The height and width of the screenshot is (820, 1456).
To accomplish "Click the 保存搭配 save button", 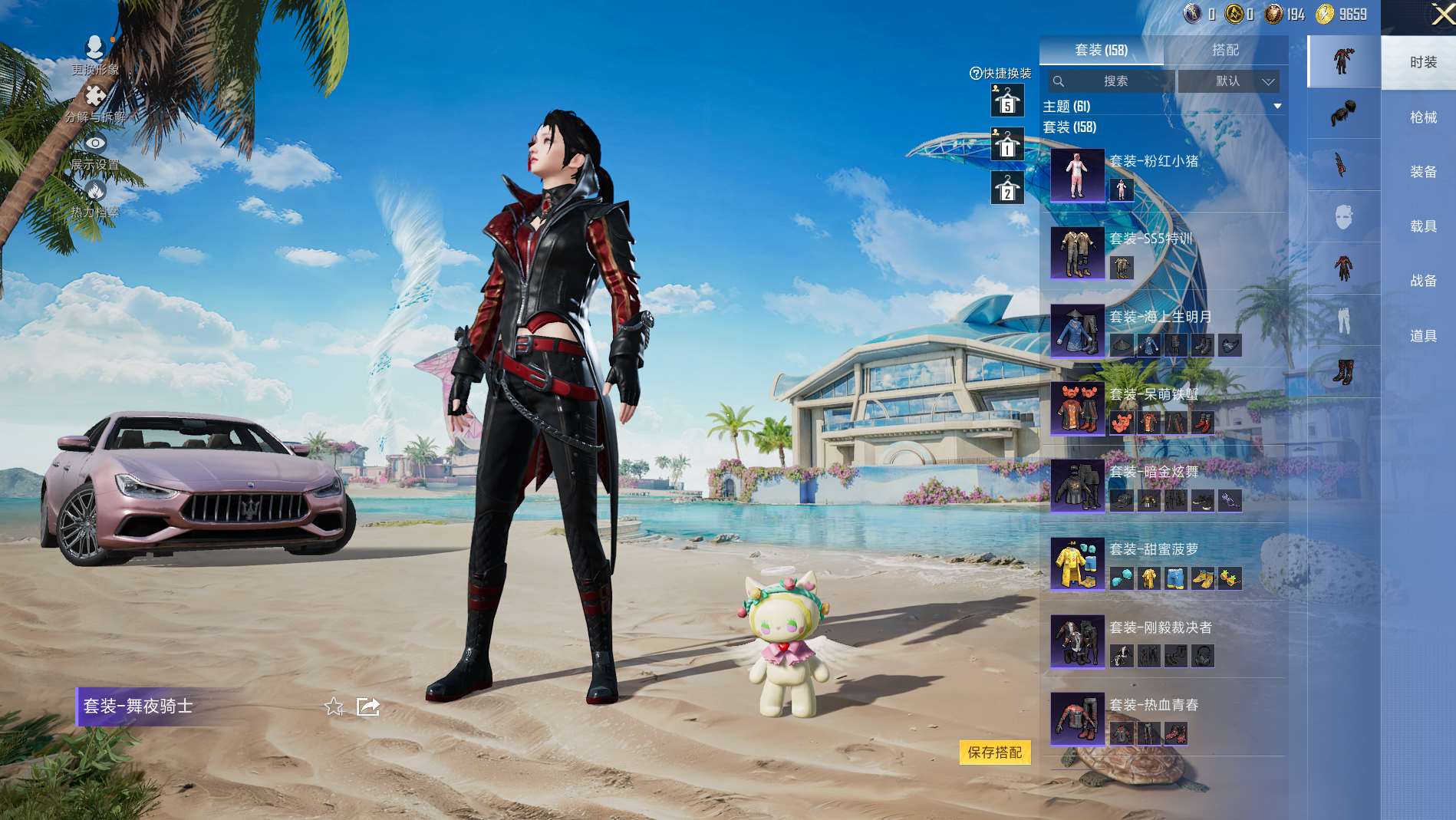I will pyautogui.click(x=994, y=752).
